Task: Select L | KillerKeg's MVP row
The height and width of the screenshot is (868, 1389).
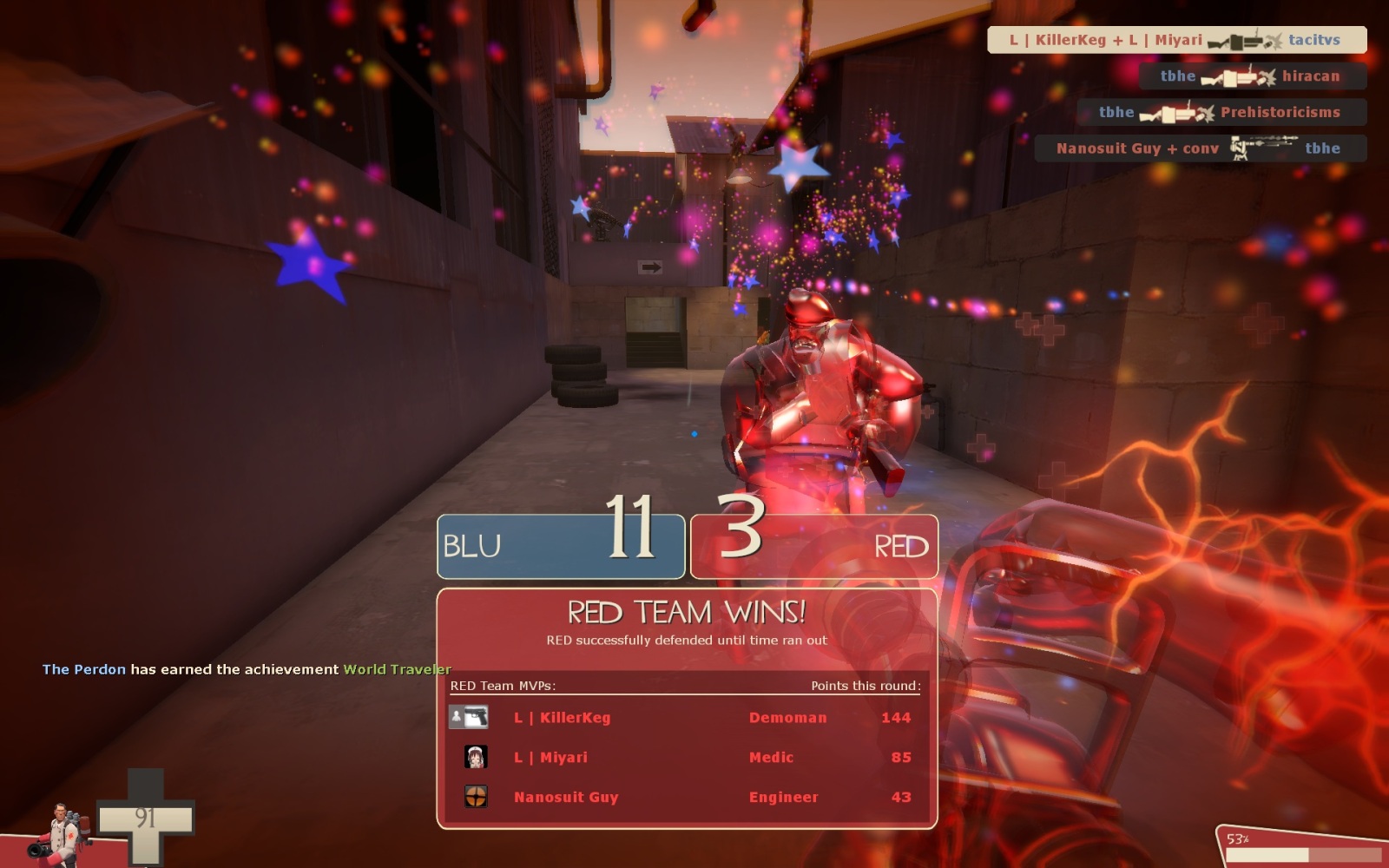Action: click(x=686, y=718)
